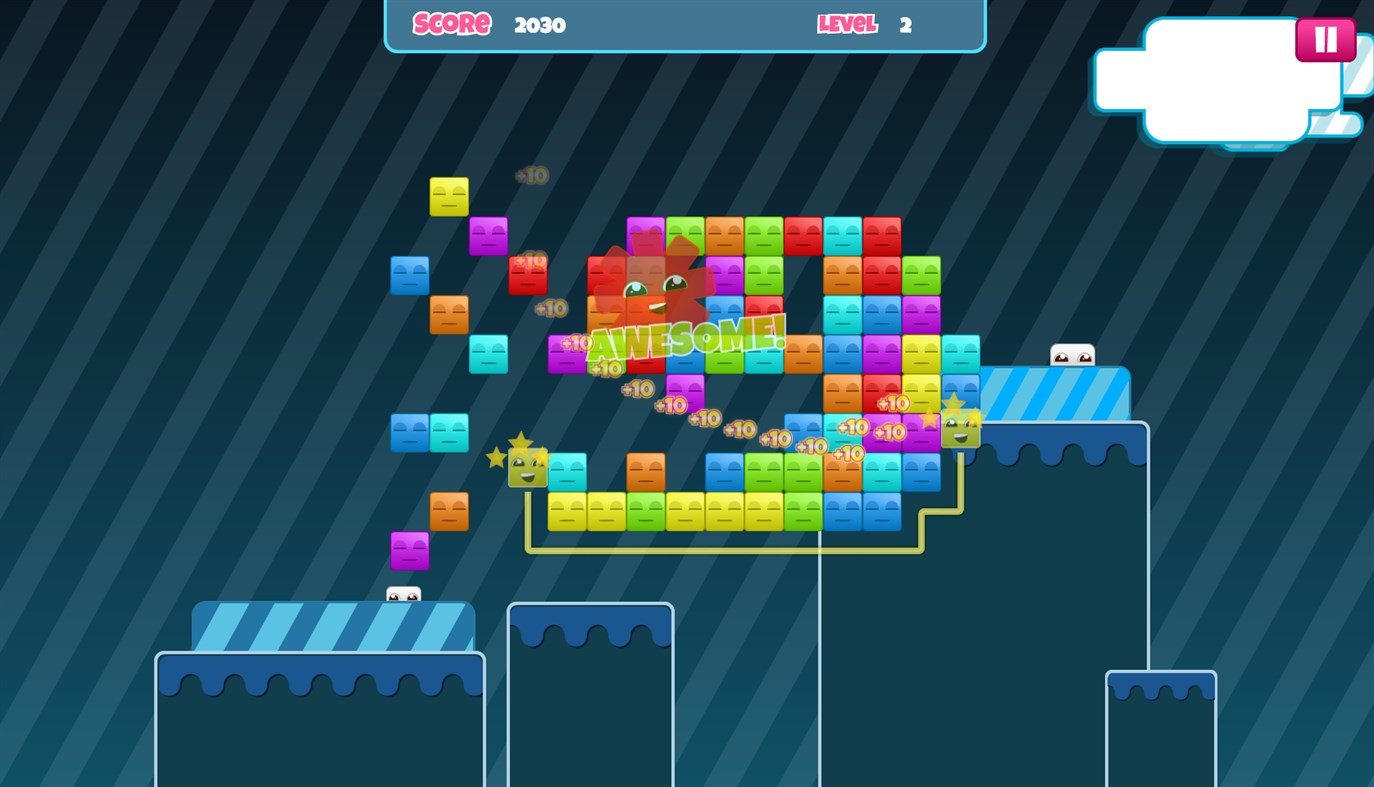Image resolution: width=1374 pixels, height=787 pixels.
Task: Click the AWESOME! text banner
Action: pos(687,338)
